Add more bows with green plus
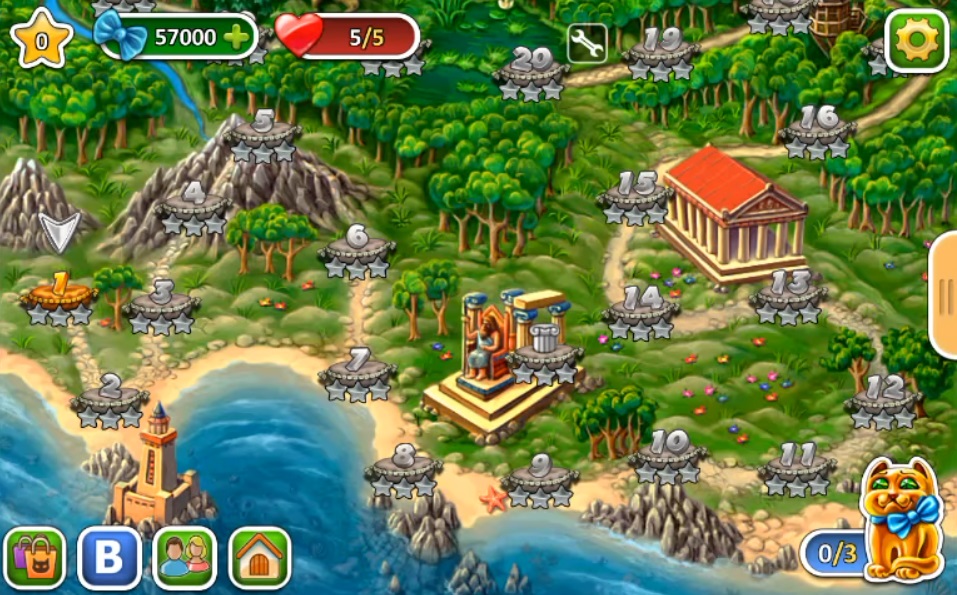Image resolution: width=957 pixels, height=595 pixels. click(x=237, y=38)
